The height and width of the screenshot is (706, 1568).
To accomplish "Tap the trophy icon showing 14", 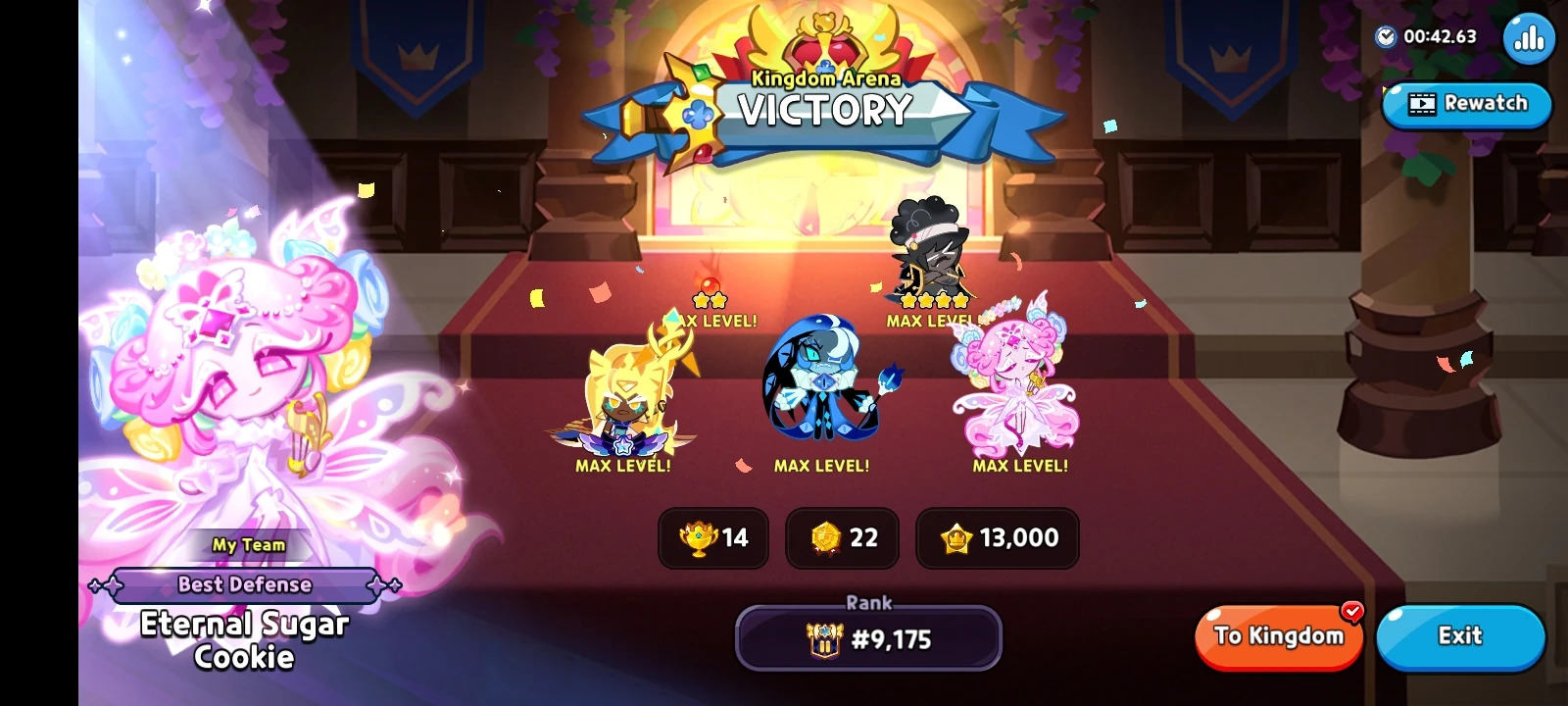I will (698, 537).
